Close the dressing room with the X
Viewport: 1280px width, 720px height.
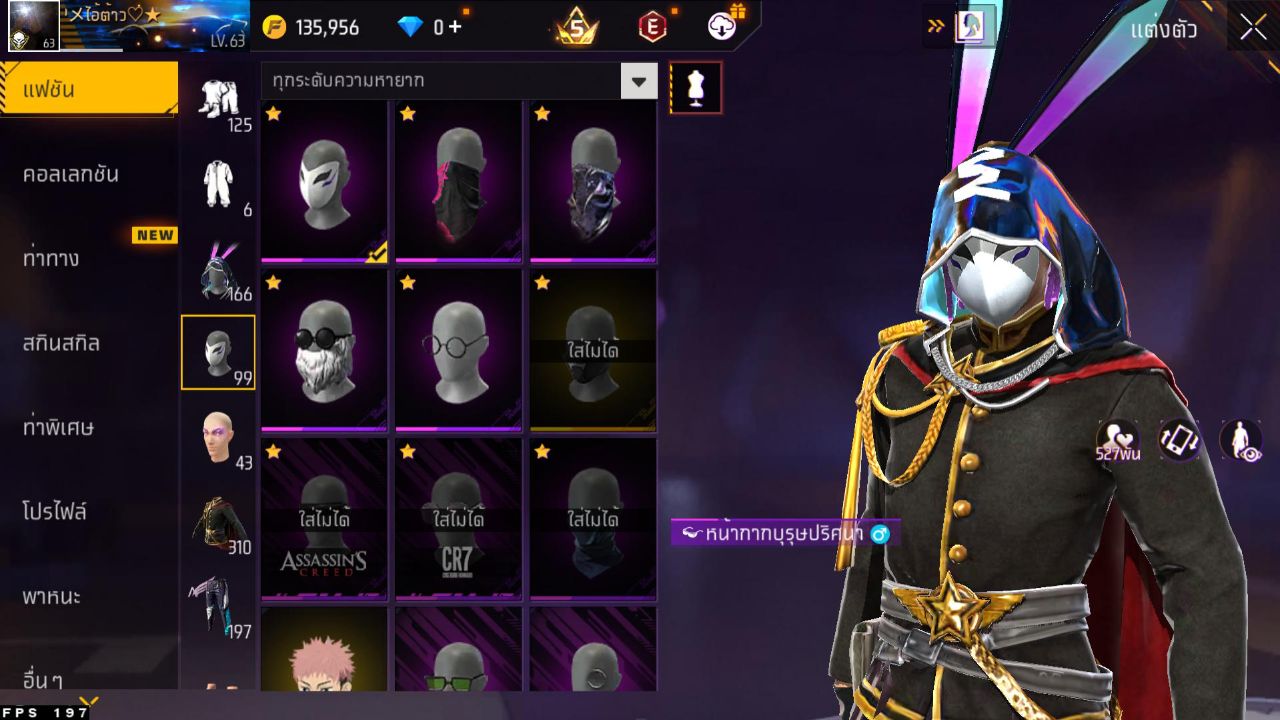point(1253,28)
